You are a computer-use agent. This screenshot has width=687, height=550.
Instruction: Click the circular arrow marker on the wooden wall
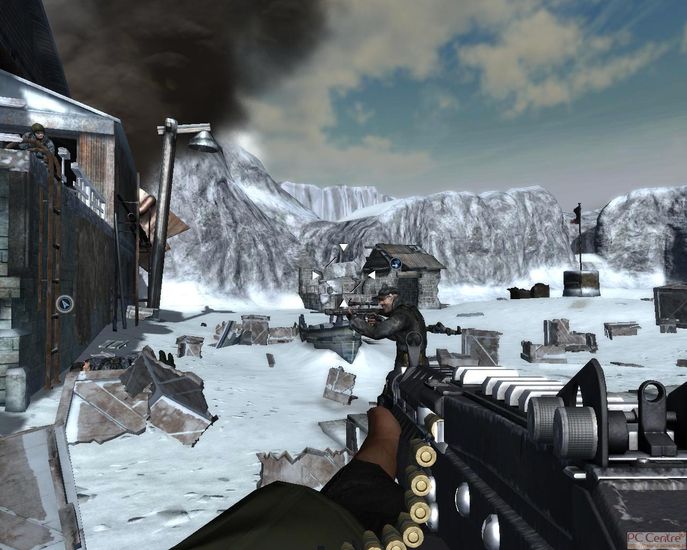tap(65, 304)
